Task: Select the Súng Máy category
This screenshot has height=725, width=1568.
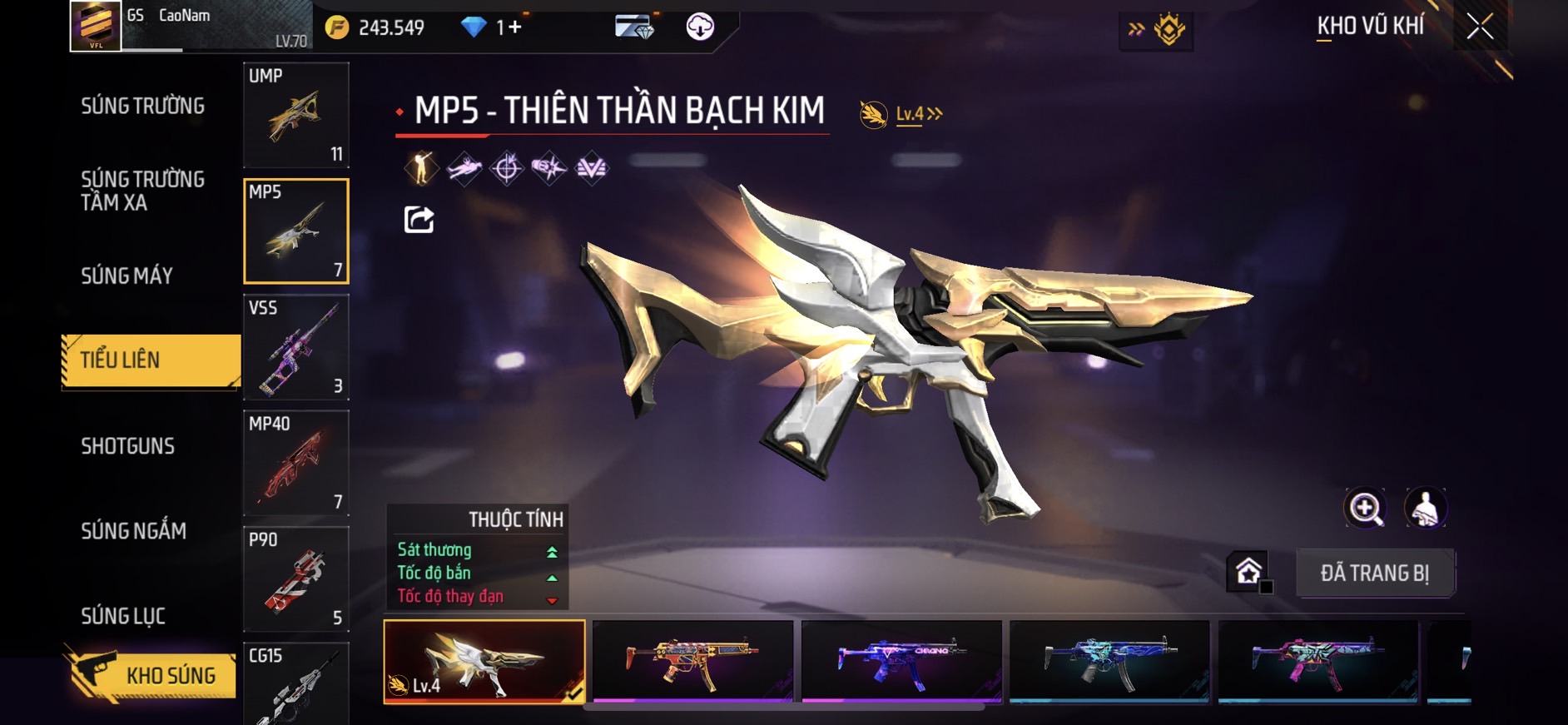Action: (127, 276)
